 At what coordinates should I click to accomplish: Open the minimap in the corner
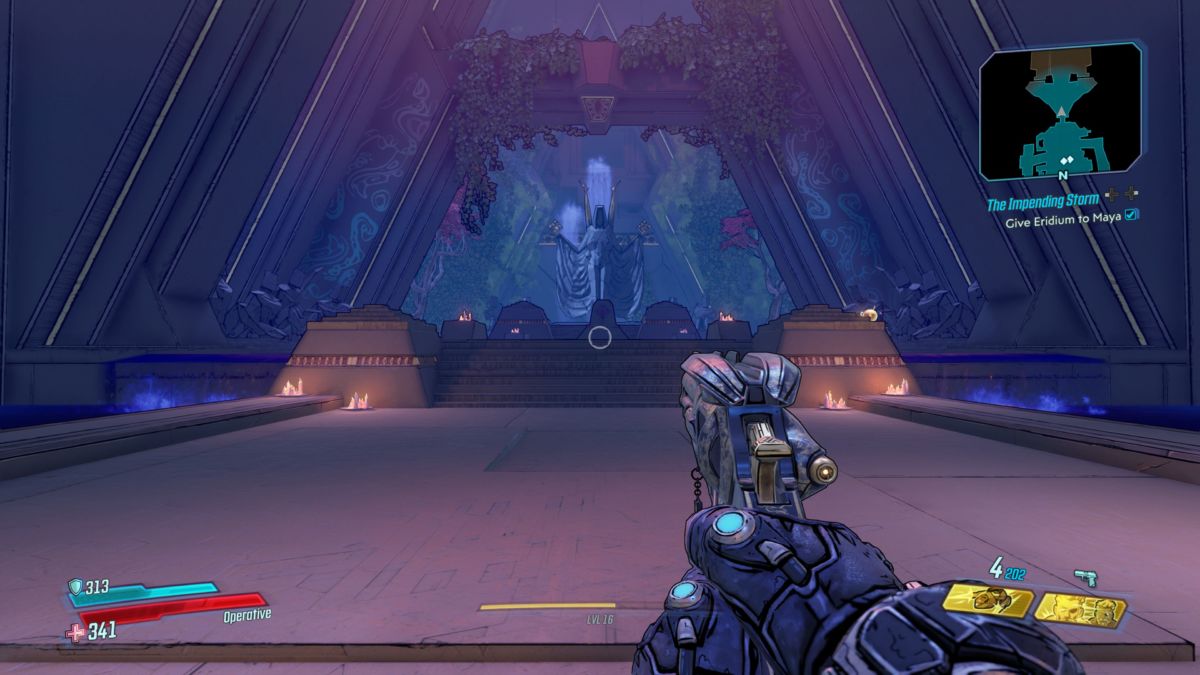coord(1060,112)
